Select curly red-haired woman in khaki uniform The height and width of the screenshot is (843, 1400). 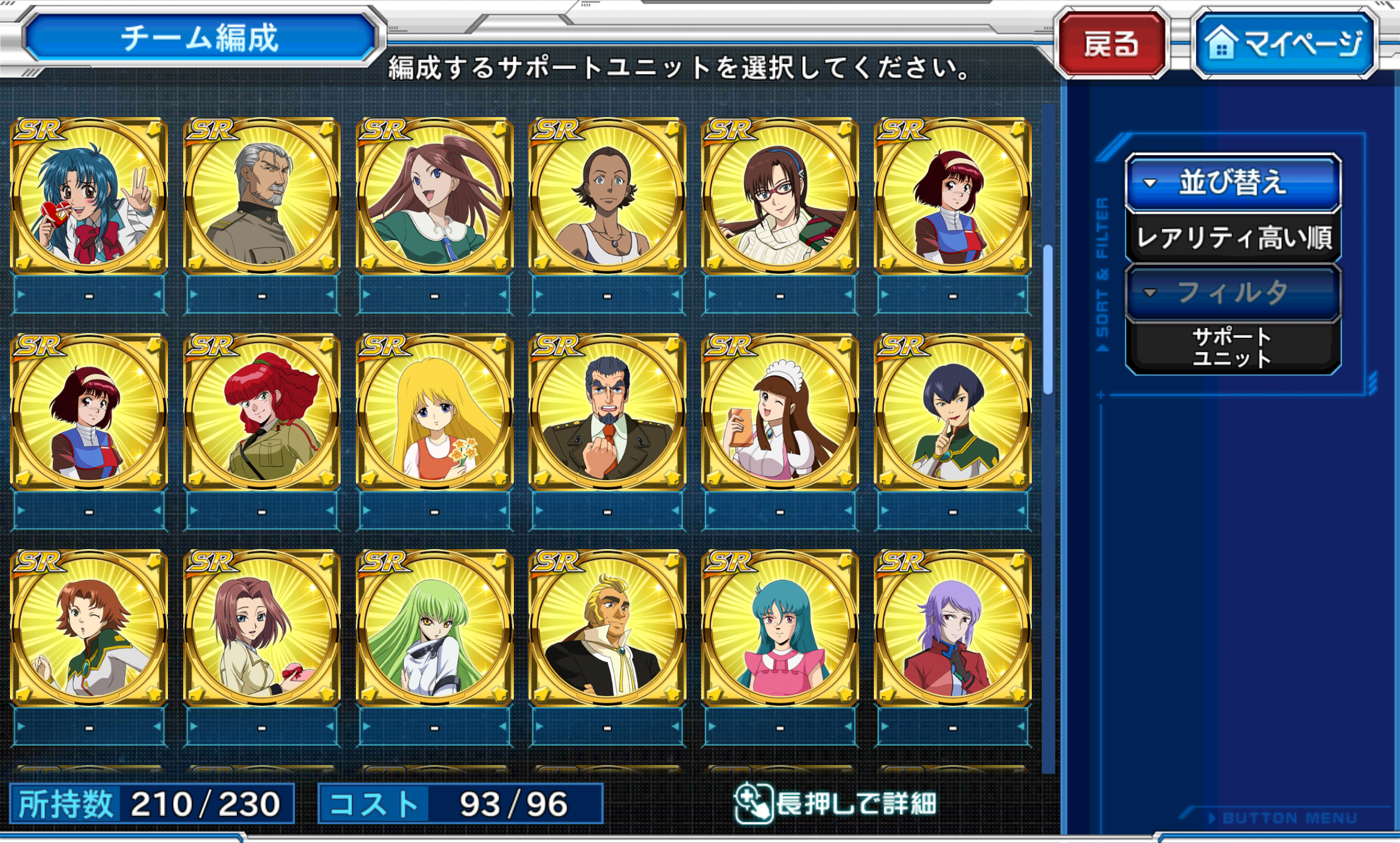(262, 412)
